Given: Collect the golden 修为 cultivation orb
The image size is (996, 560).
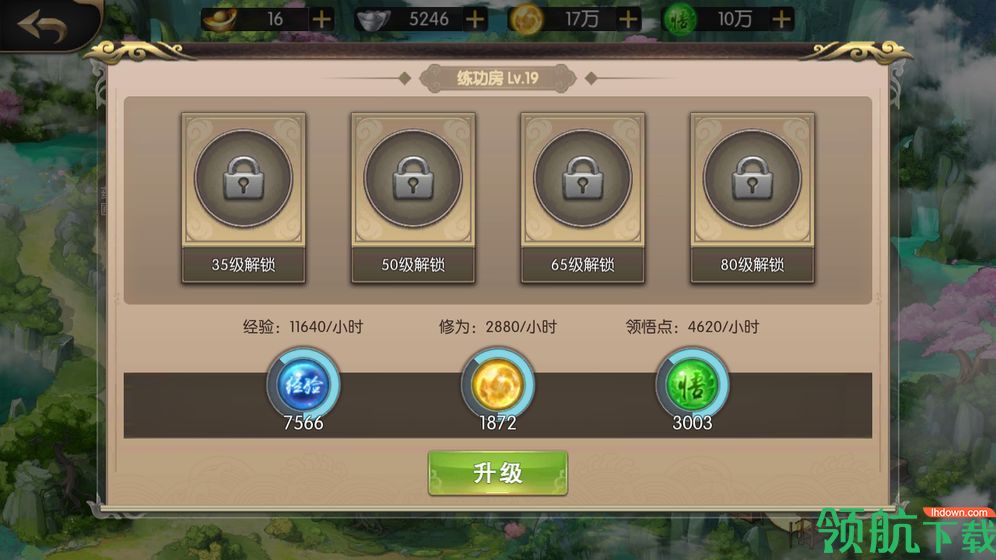Looking at the screenshot, I should pos(498,383).
